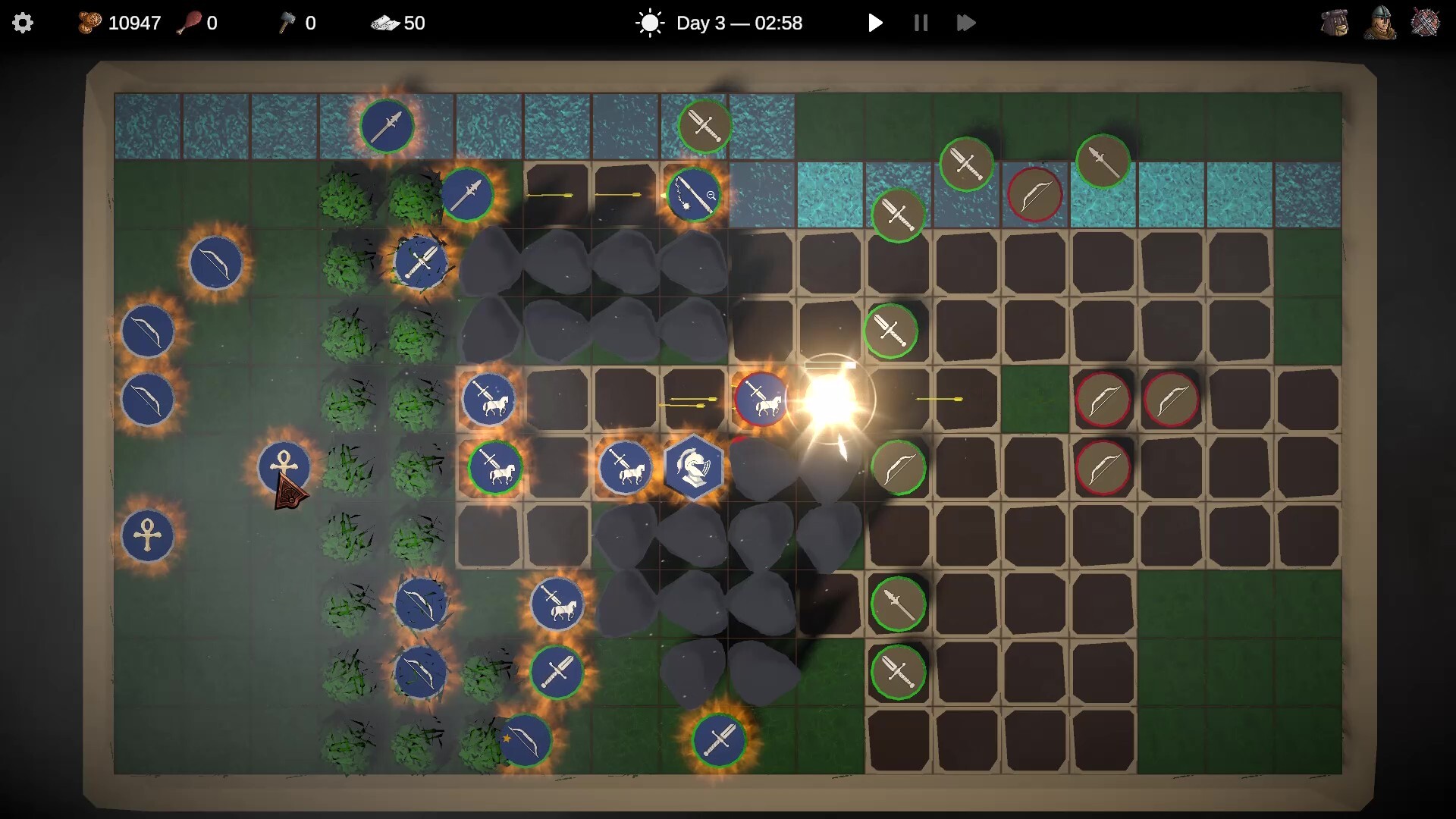Open the soldier unit roster panel
The height and width of the screenshot is (819, 1456).
pos(1380,23)
